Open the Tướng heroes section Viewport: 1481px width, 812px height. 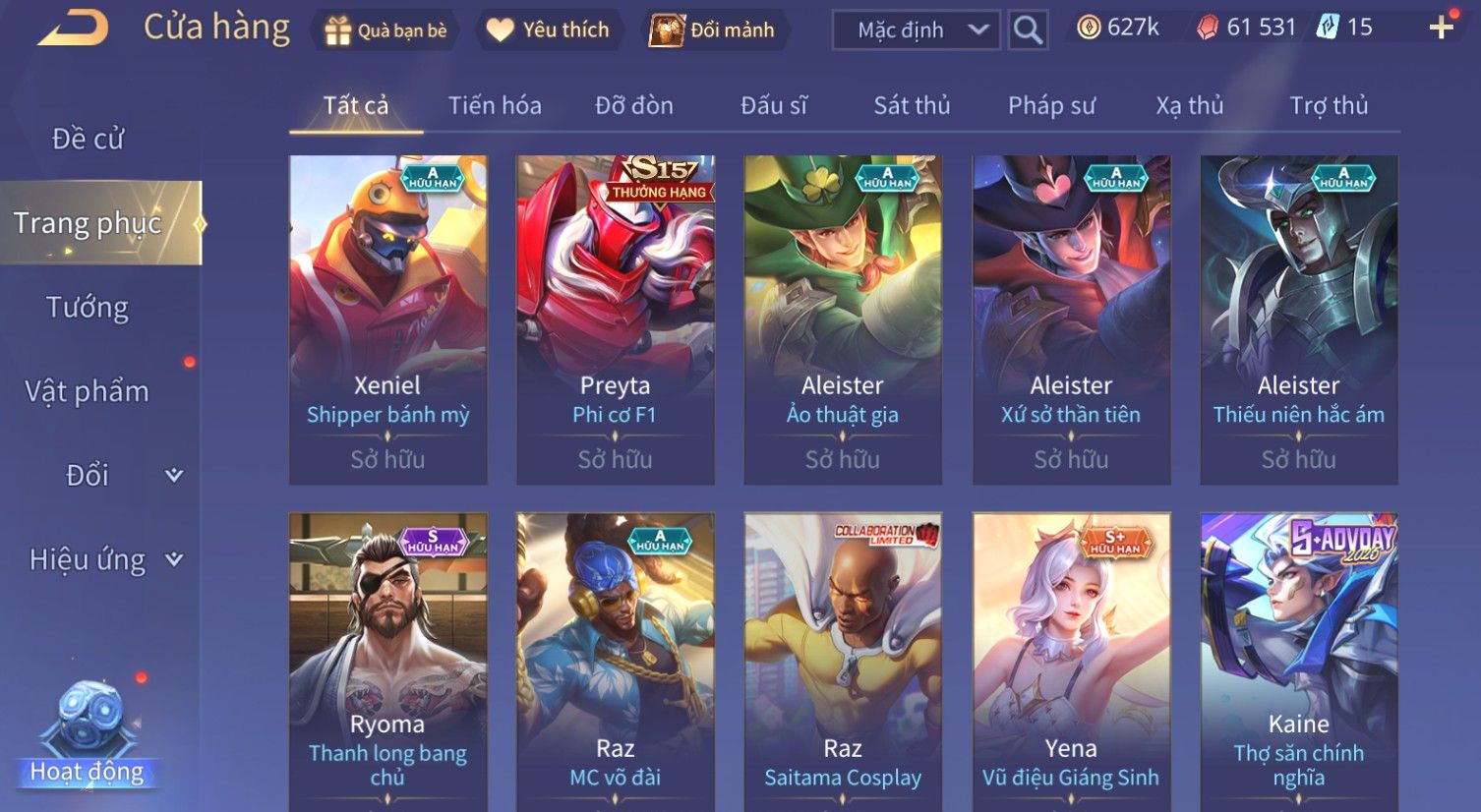point(89,308)
